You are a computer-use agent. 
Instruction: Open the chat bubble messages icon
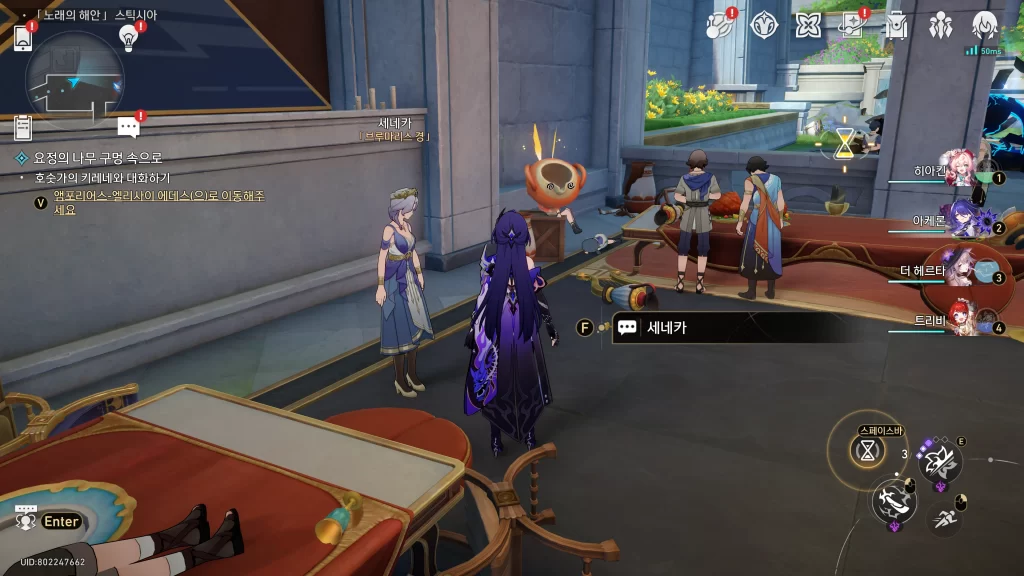[x=128, y=126]
